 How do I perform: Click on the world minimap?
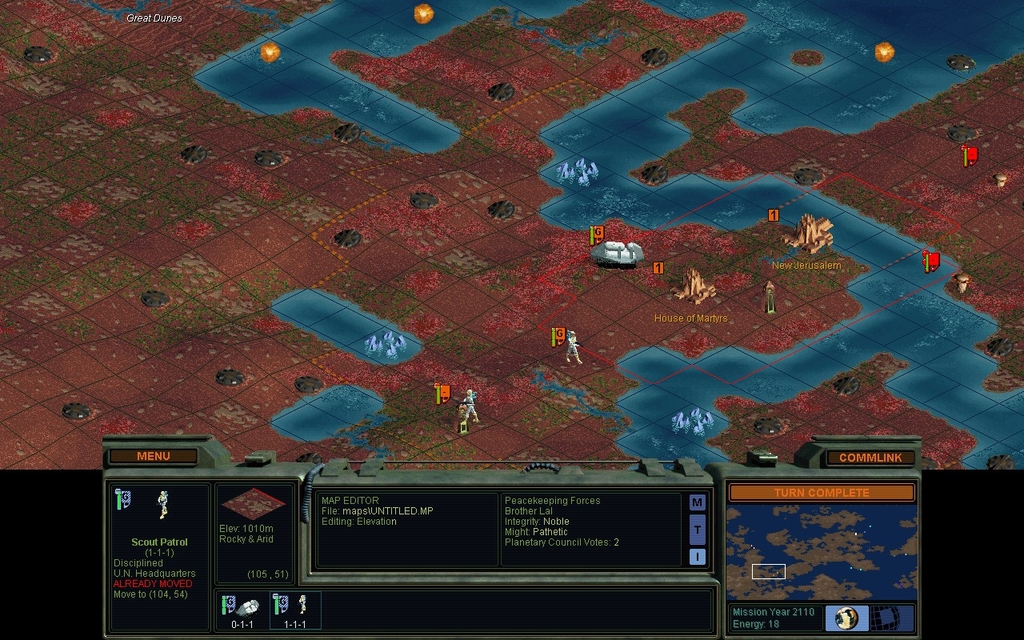coord(821,551)
